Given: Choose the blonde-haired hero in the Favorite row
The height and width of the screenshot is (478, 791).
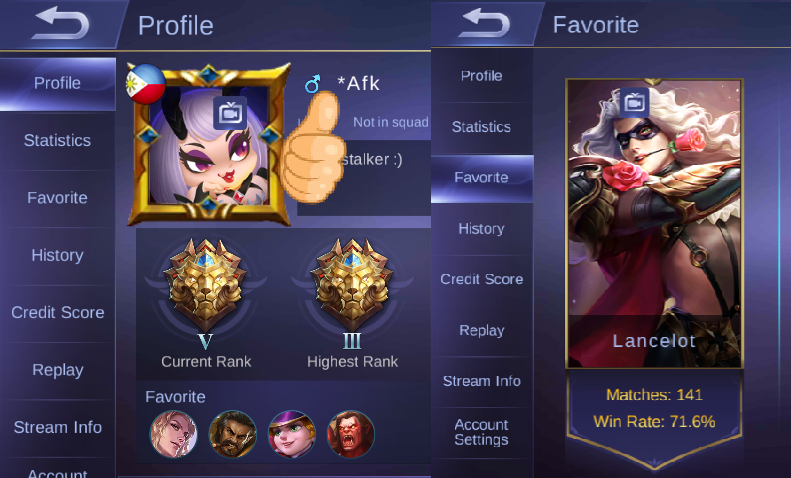Looking at the screenshot, I should [173, 434].
